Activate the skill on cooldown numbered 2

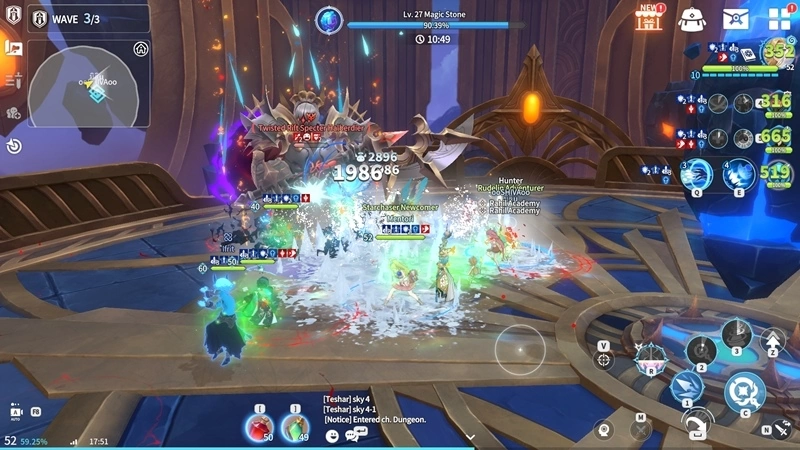tap(701, 350)
